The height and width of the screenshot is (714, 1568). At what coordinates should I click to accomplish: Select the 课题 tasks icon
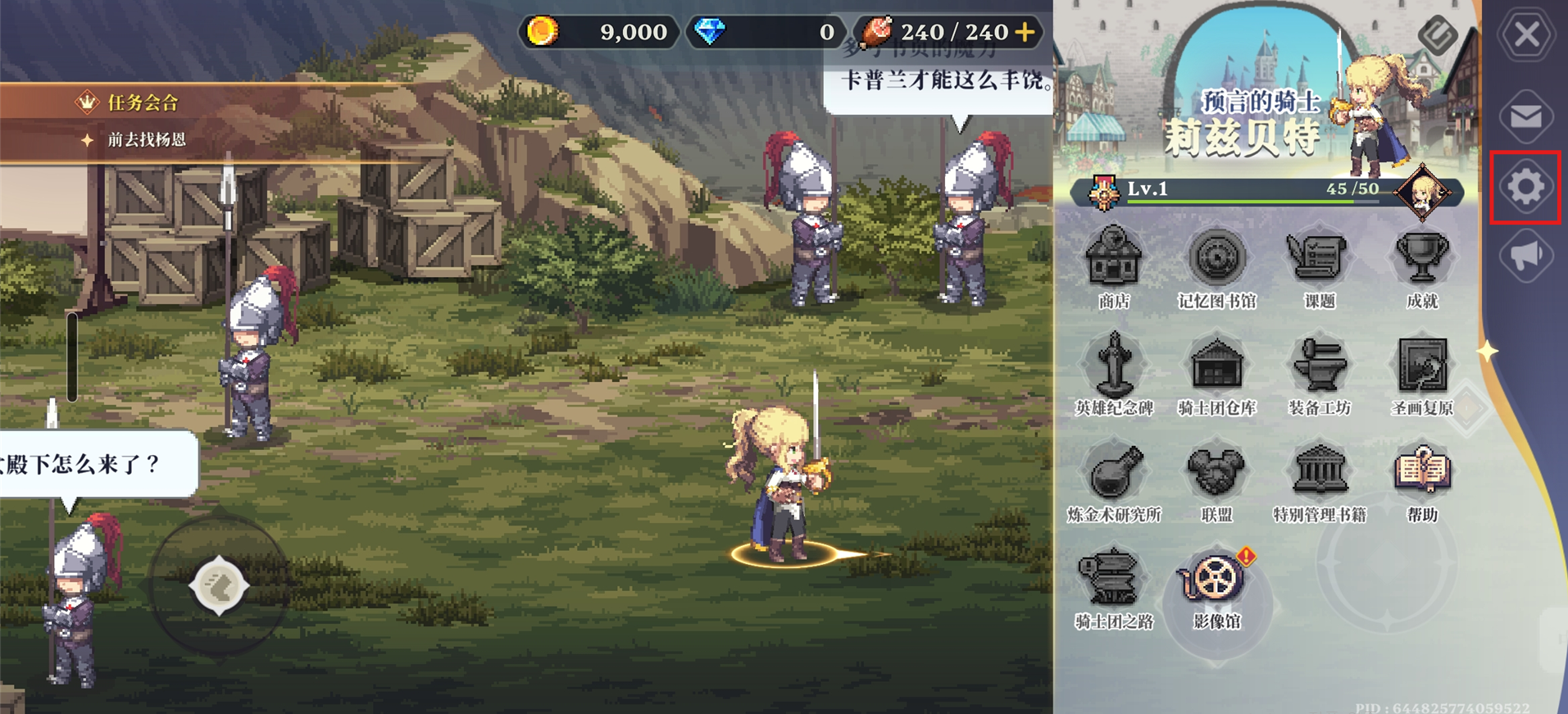[1319, 261]
